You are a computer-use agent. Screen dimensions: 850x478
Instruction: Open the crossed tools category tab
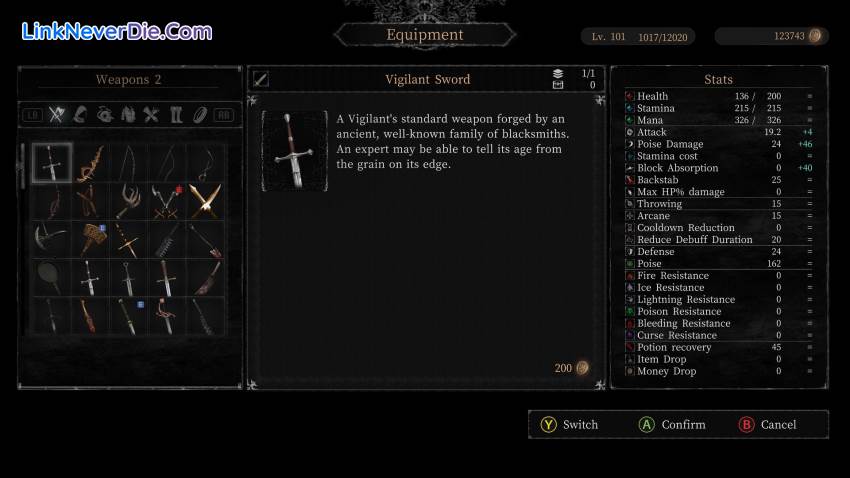coord(152,114)
